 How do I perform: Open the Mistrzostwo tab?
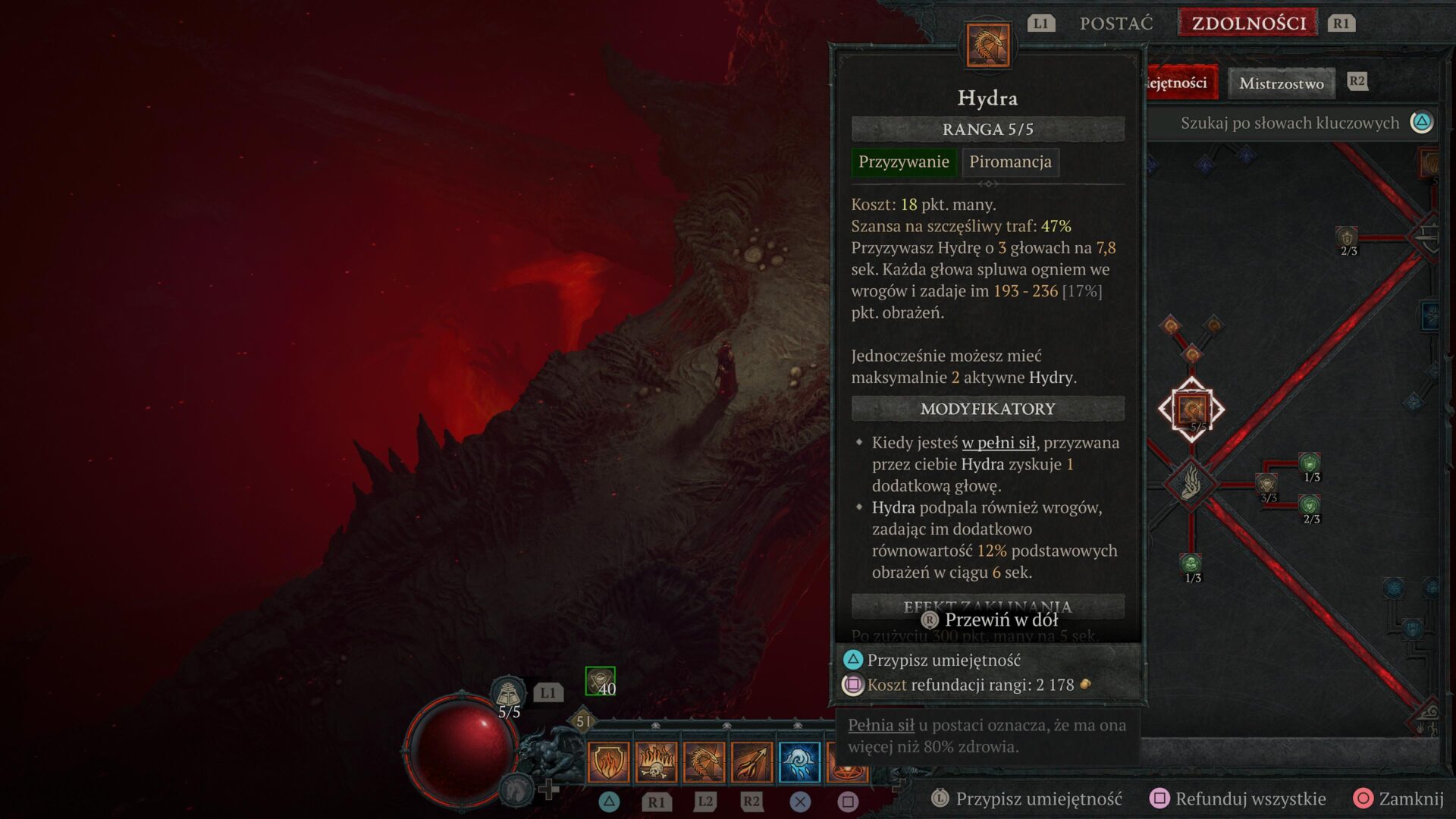tap(1280, 83)
